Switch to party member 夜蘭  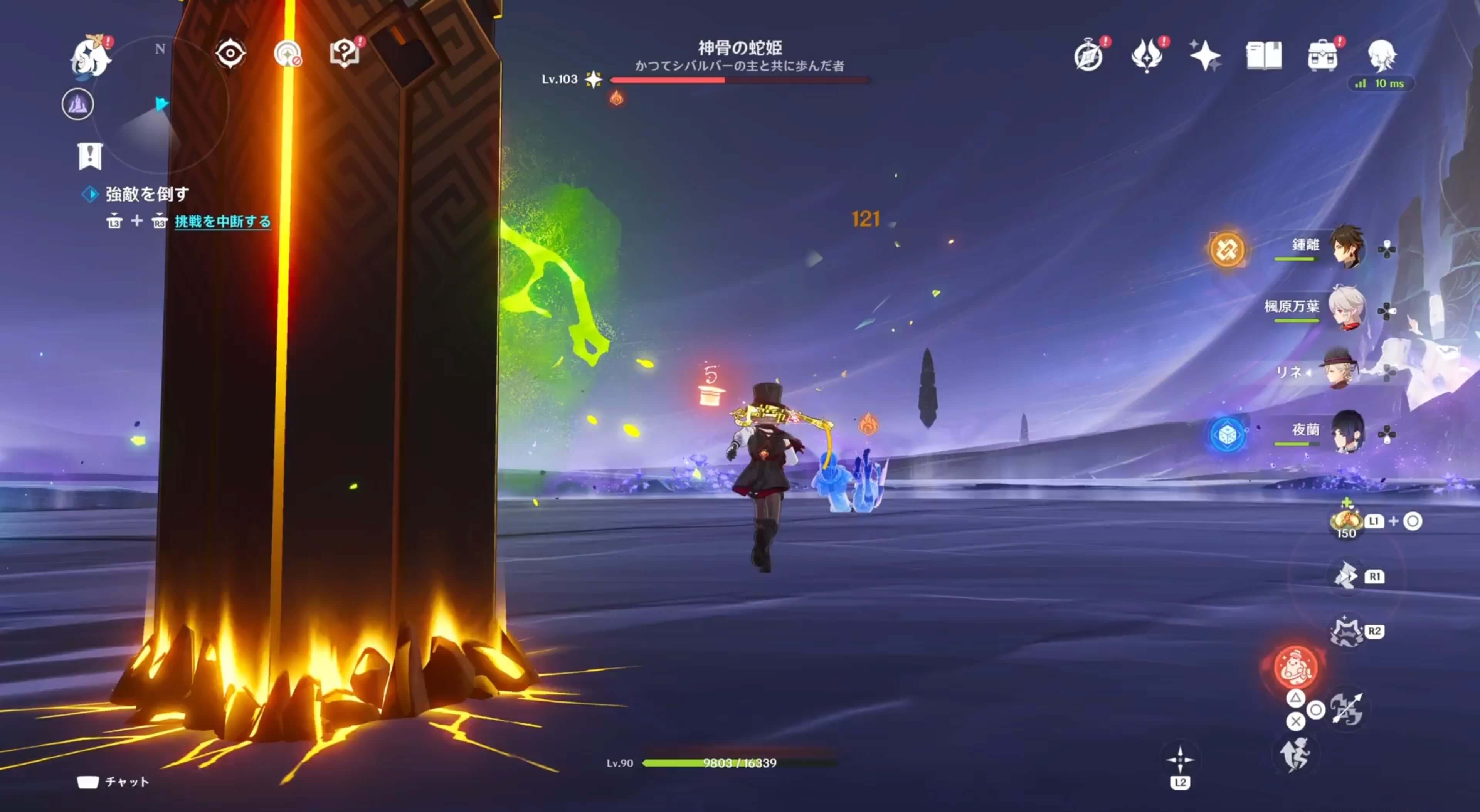pos(1347,431)
